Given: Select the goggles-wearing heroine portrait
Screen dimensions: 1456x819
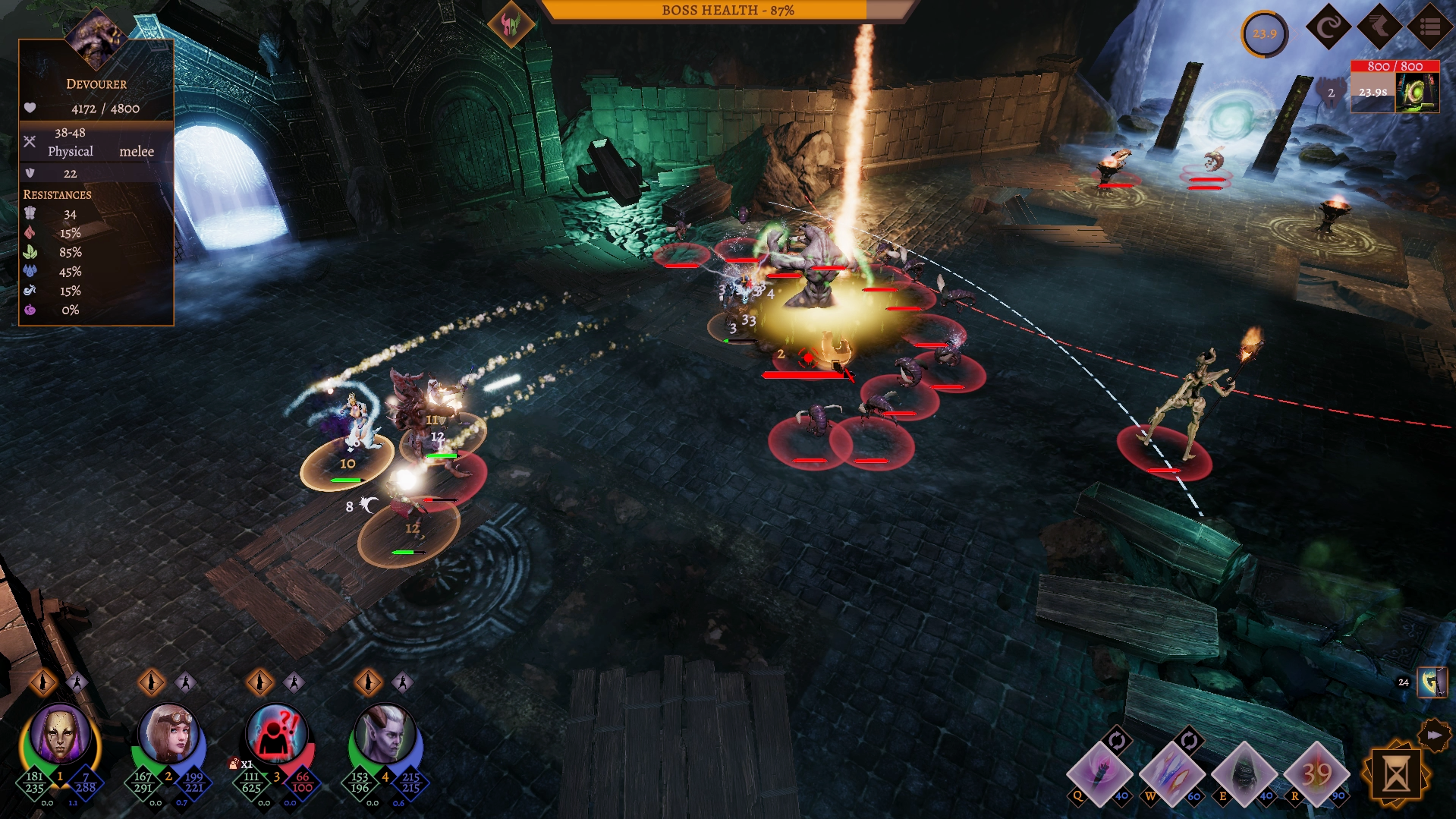Looking at the screenshot, I should (168, 734).
